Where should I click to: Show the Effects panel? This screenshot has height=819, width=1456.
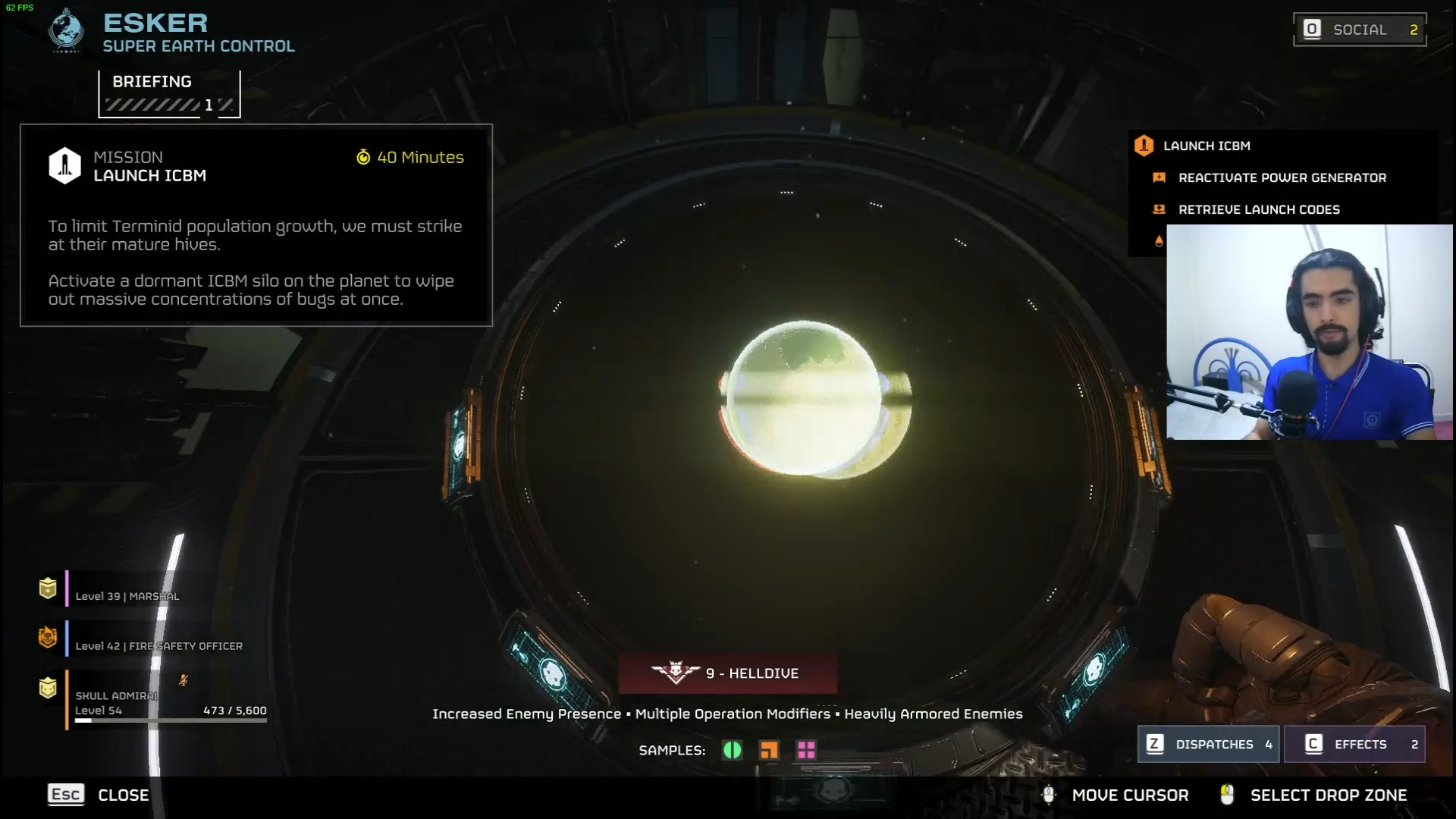coord(1354,744)
